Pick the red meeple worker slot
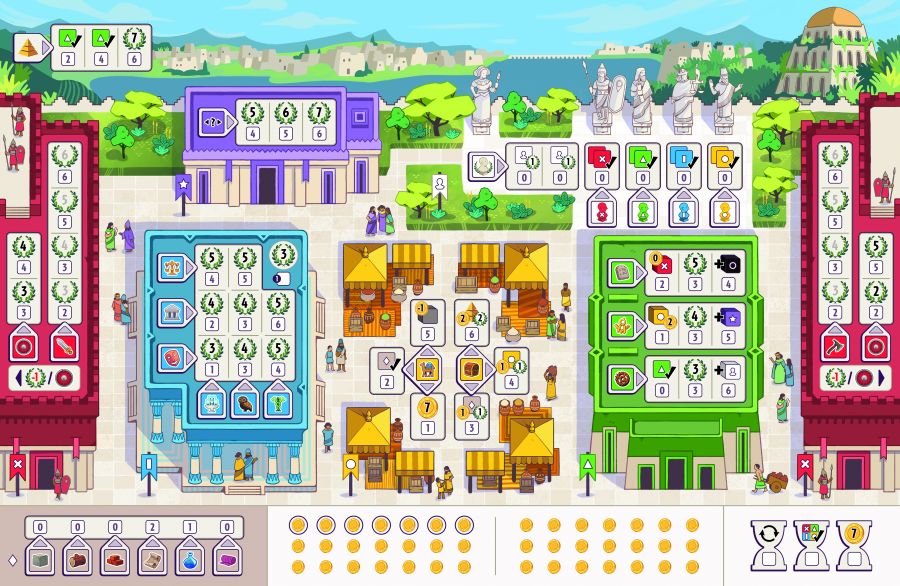Screen dimensions: 900x586 (x=601, y=211)
